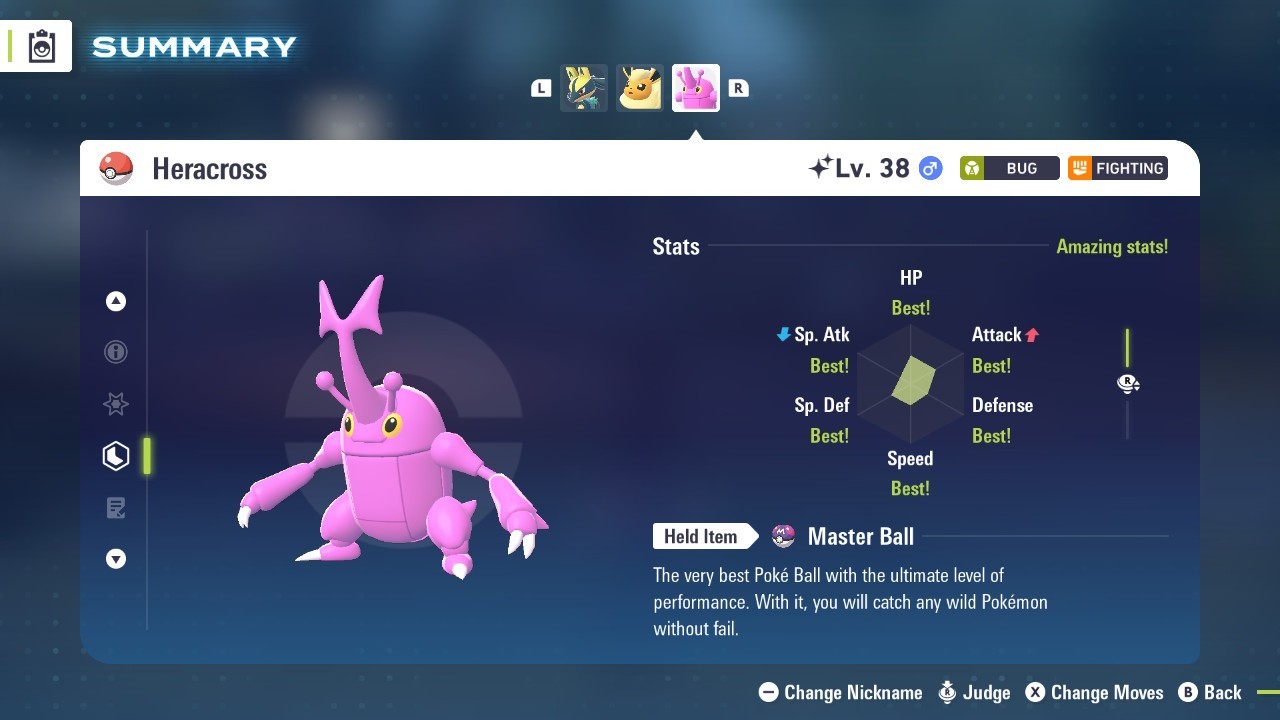Screen dimensions: 1280x720
Task: Open the trainer memo notes tab
Action: point(116,508)
